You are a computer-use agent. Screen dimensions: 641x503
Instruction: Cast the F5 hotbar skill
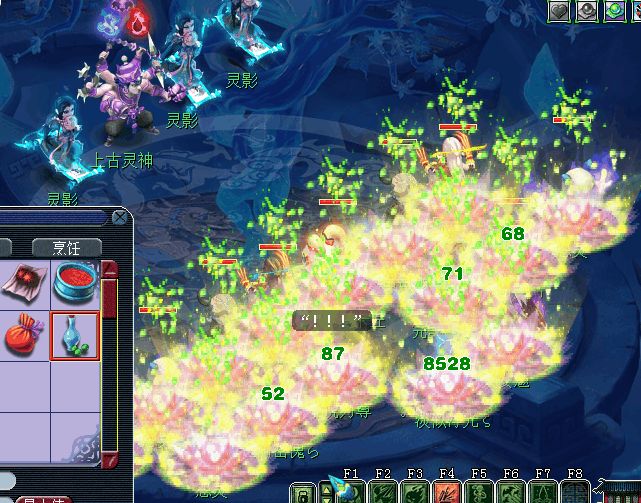(480, 492)
